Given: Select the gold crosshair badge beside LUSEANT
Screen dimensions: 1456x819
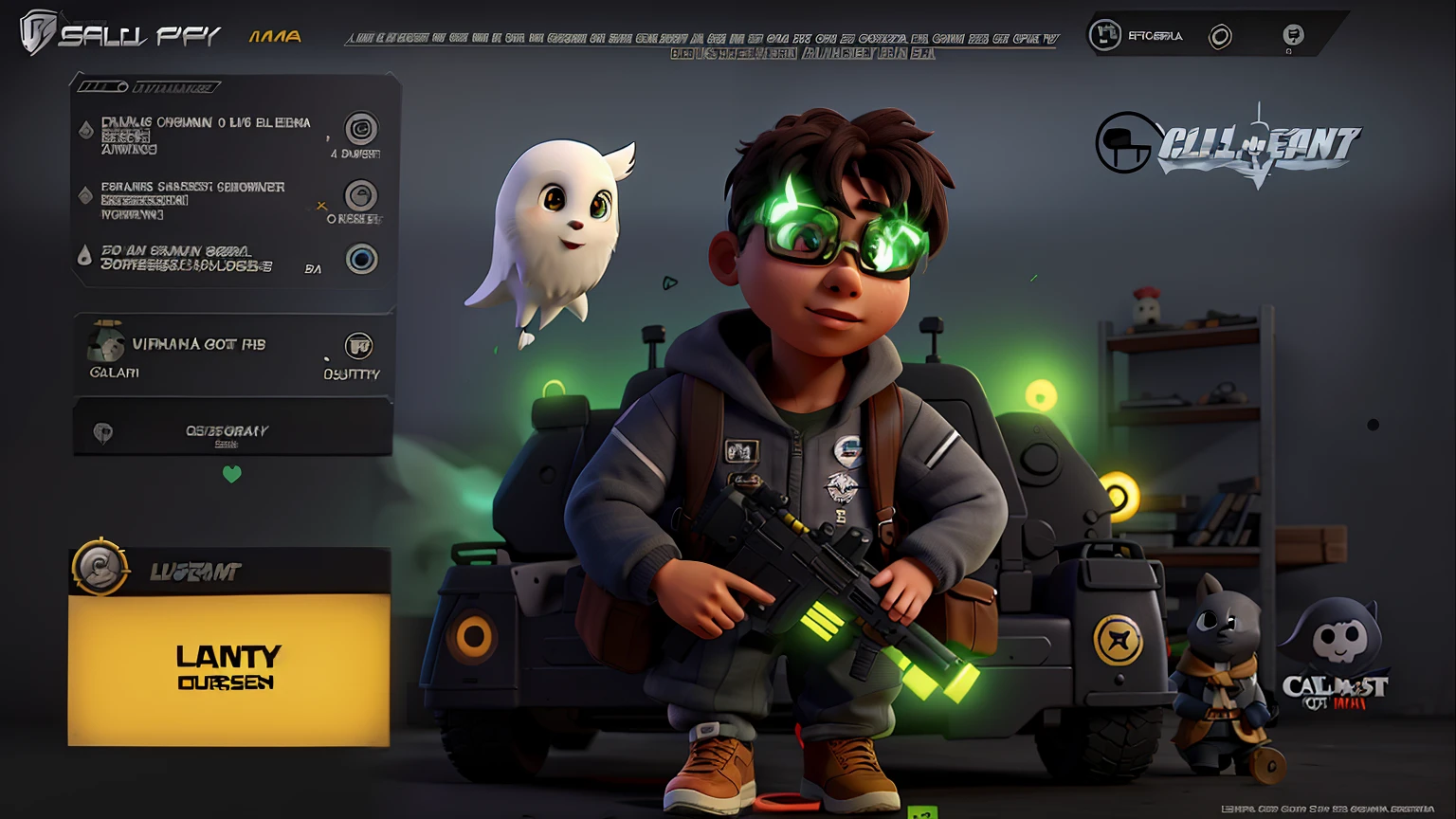Looking at the screenshot, I should click(x=100, y=568).
